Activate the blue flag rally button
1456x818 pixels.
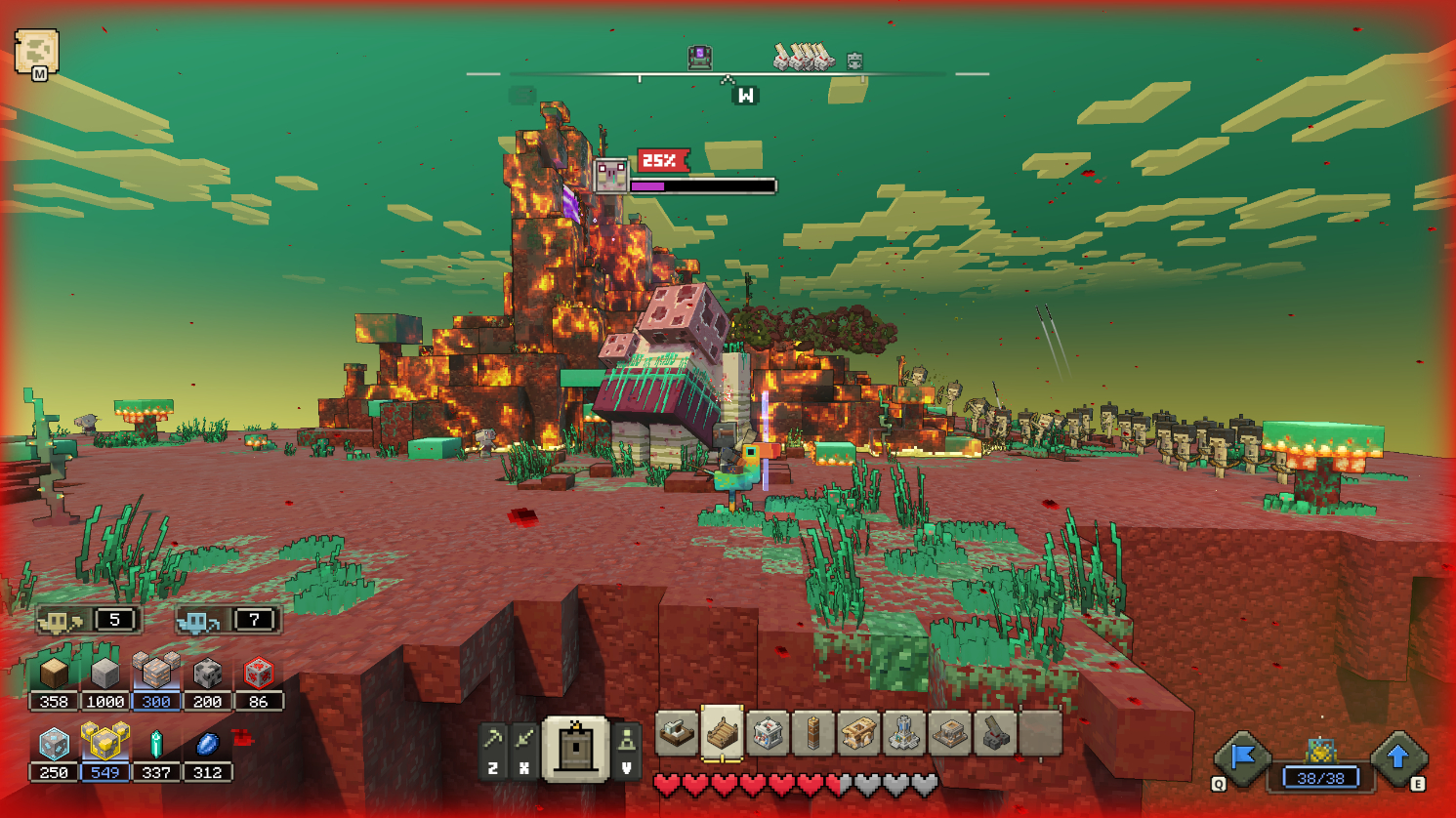(1242, 757)
